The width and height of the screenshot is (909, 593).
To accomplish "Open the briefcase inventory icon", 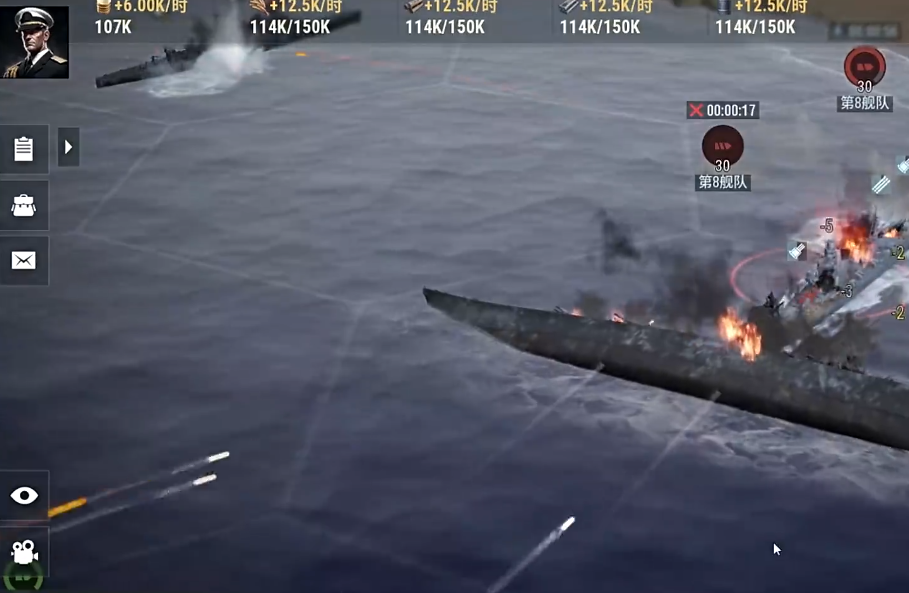I will (24, 205).
